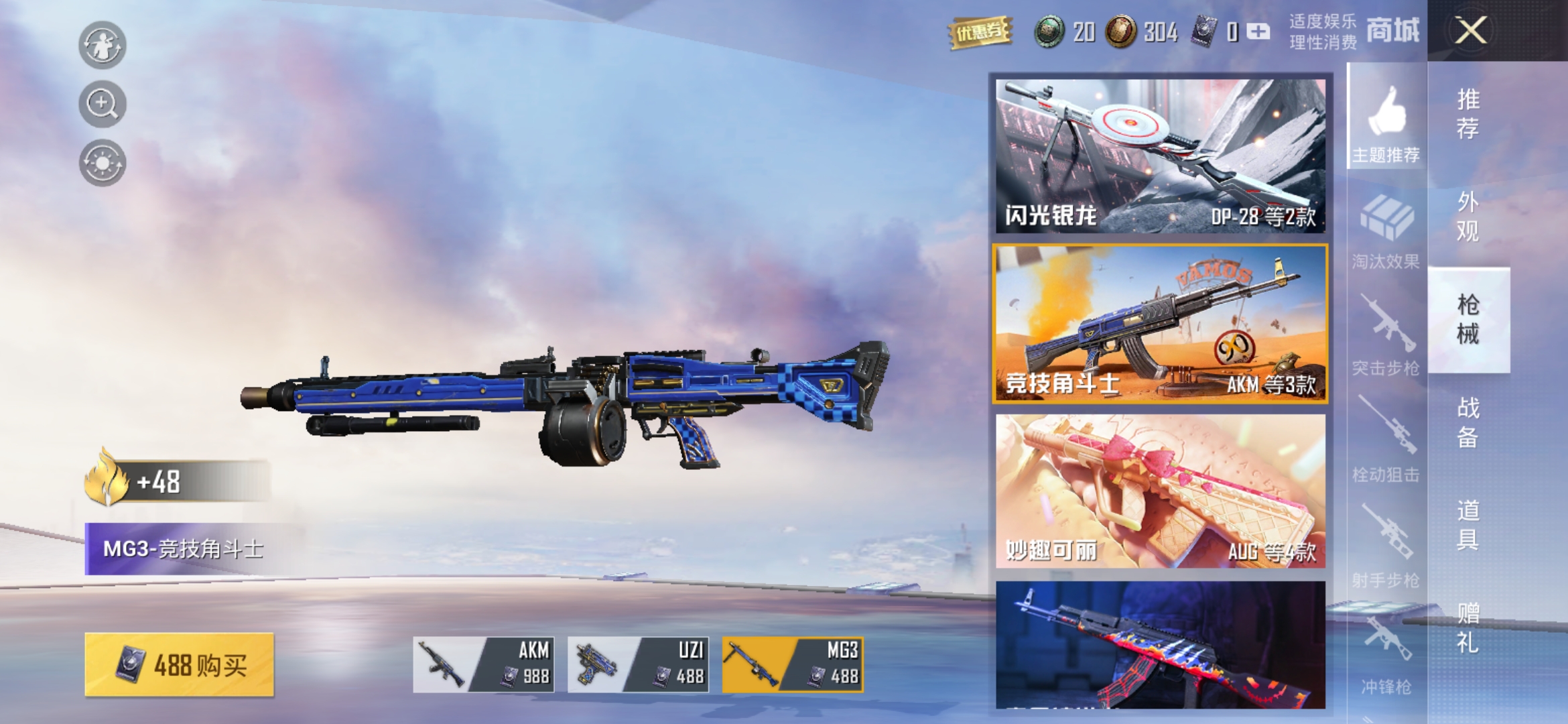This screenshot has width=1568, height=724.
Task: Open the 闪光银龙 DP-28 theme
Action: (x=1161, y=156)
